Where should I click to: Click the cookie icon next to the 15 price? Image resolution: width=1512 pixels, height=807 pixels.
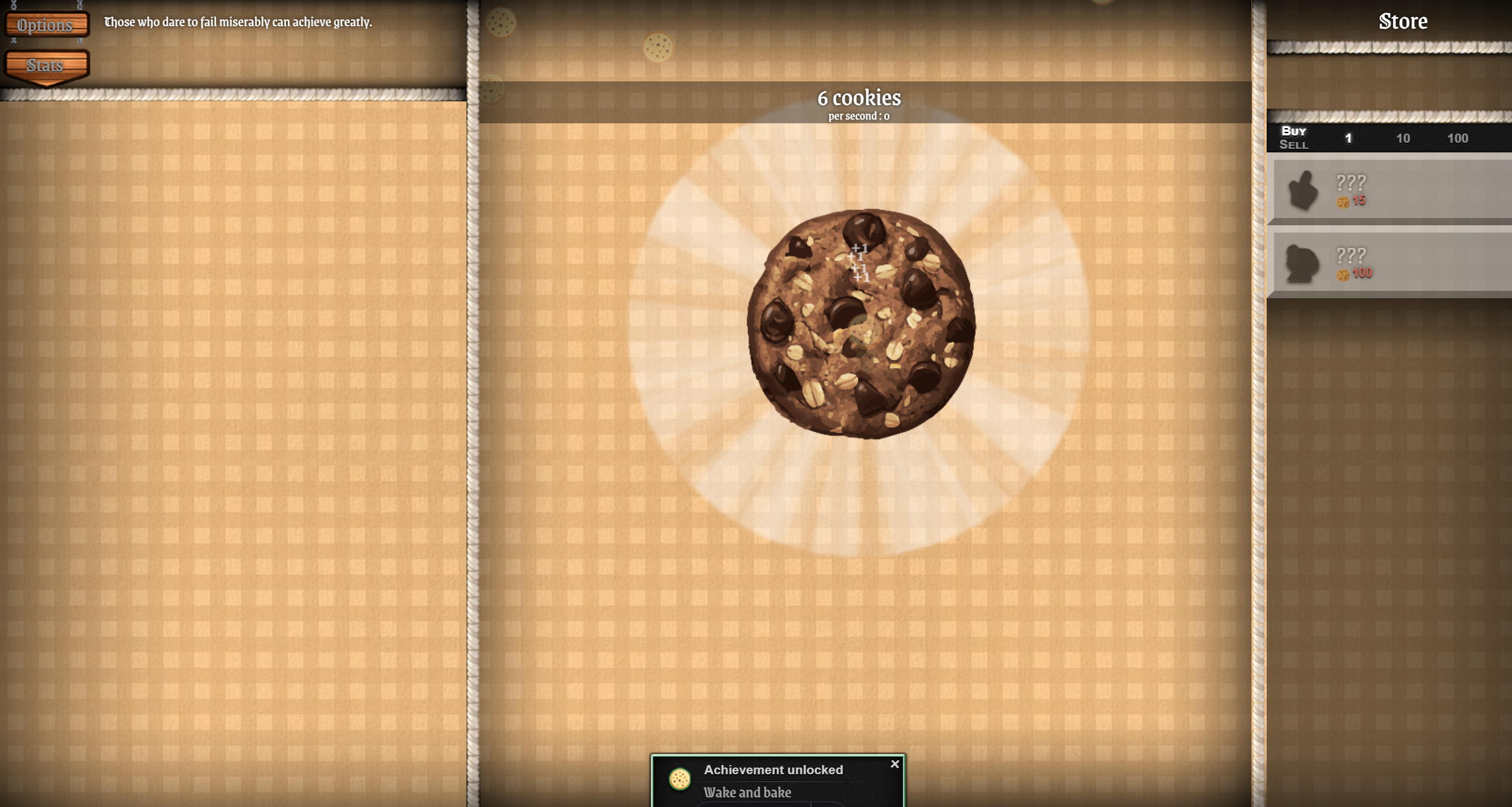click(1343, 201)
